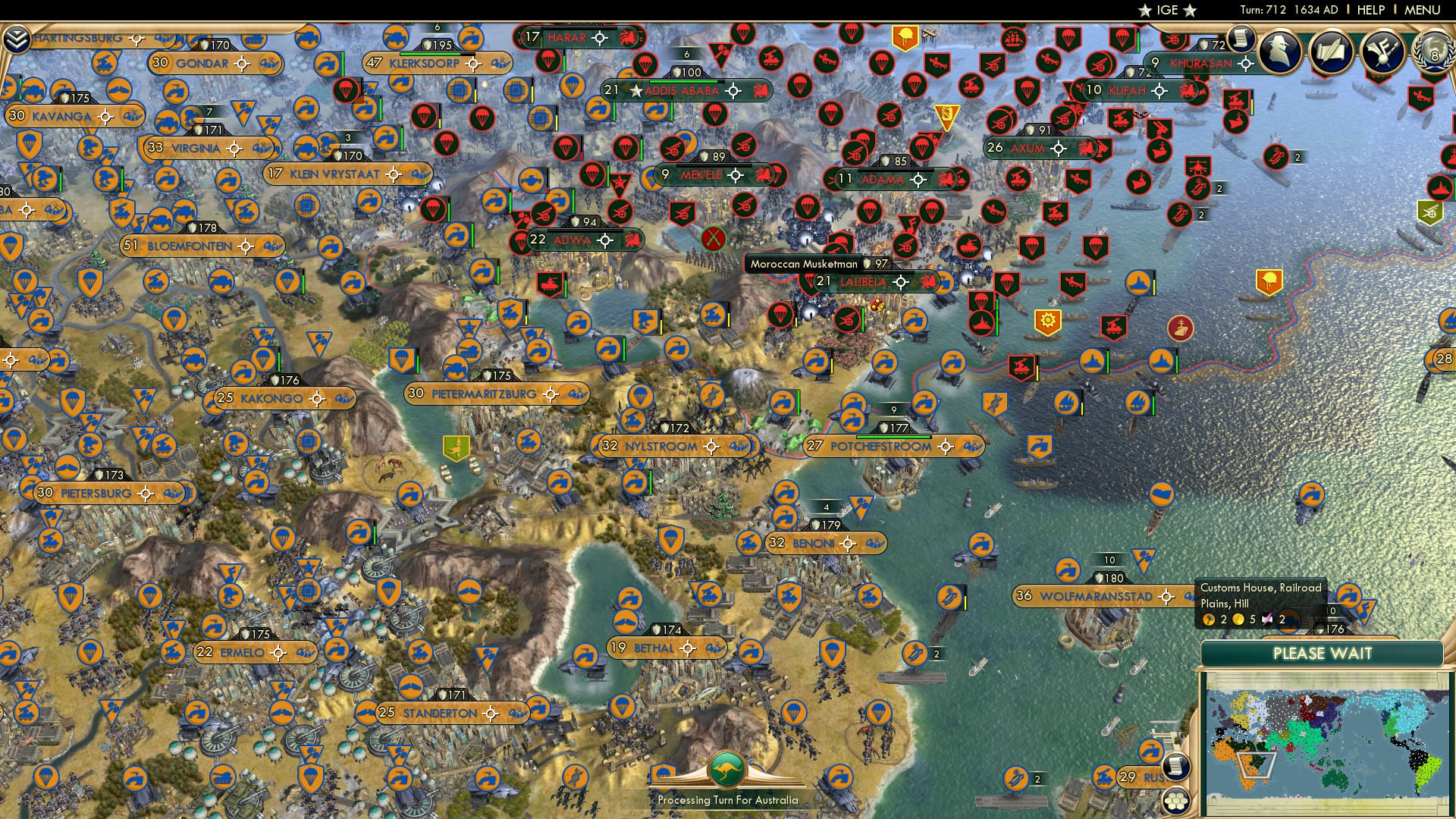Click the IGE label in the top bar
The width and height of the screenshot is (1456, 819).
[x=1168, y=10]
